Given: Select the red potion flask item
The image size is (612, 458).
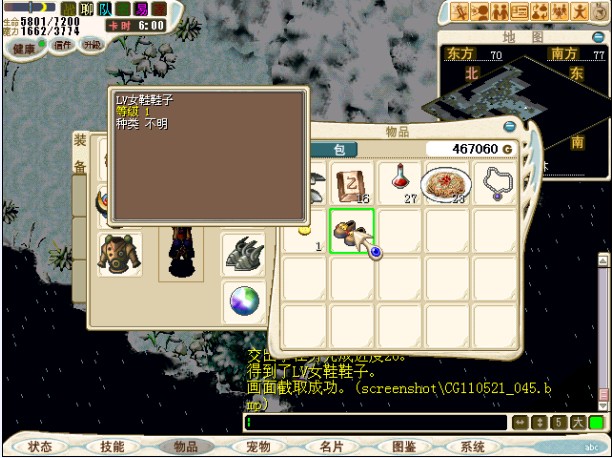Looking at the screenshot, I should click(x=402, y=182).
